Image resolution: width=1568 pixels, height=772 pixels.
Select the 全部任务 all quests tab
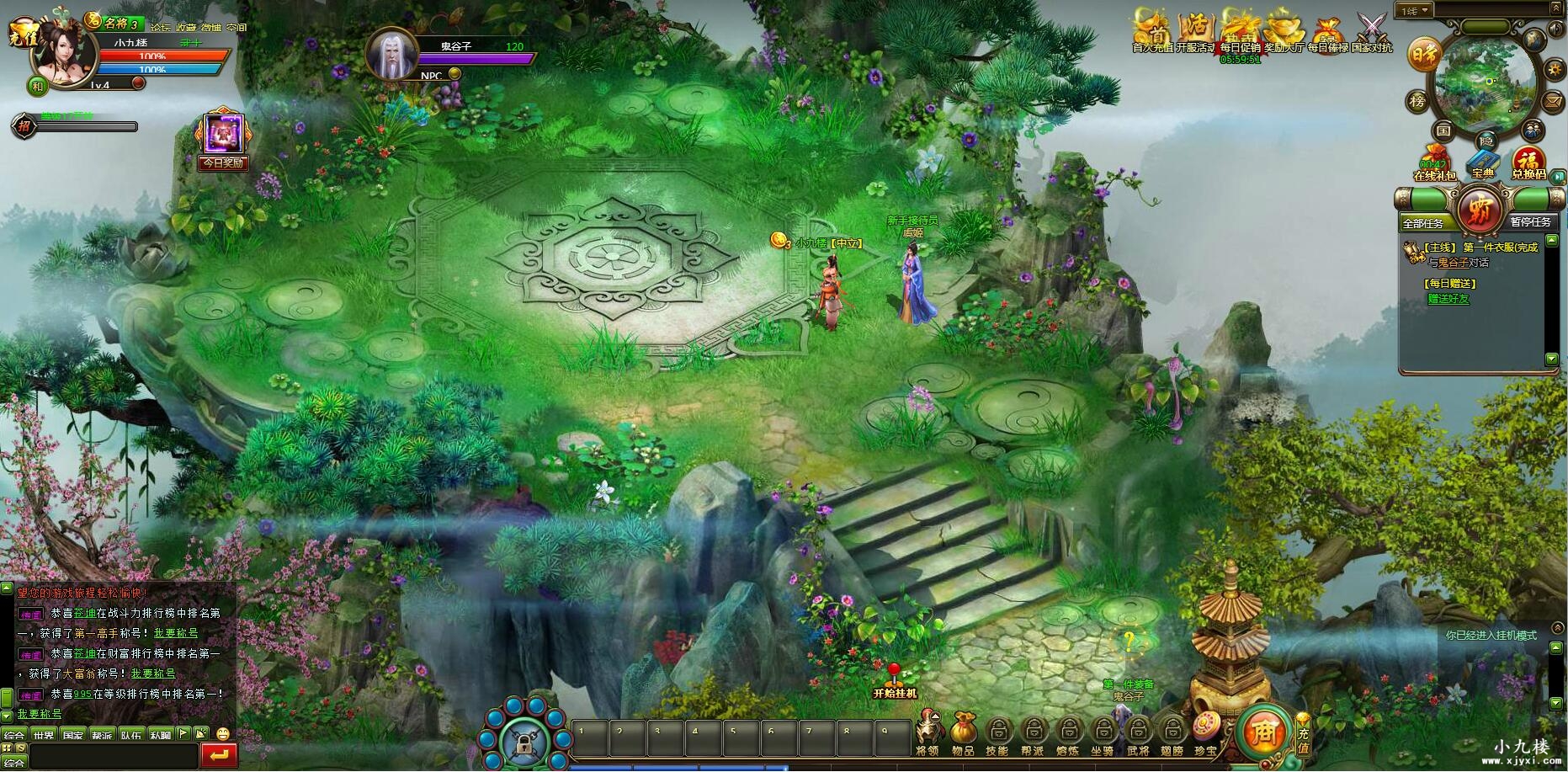point(1423,222)
